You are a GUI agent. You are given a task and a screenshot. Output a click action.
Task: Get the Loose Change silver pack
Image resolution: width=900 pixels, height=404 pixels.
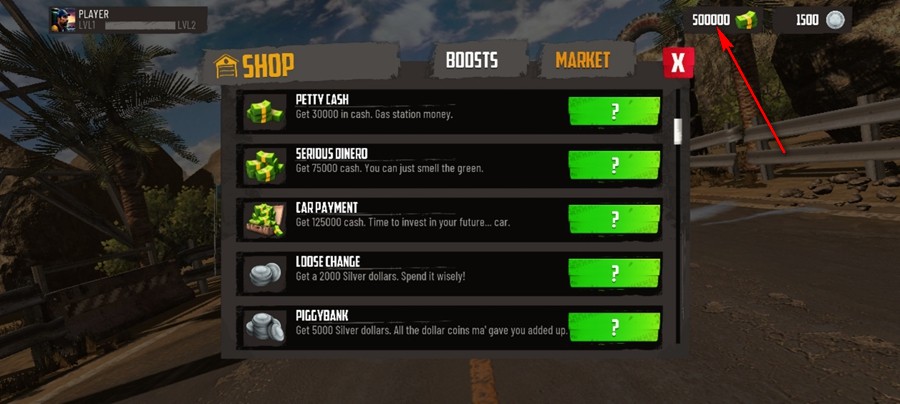pyautogui.click(x=614, y=272)
